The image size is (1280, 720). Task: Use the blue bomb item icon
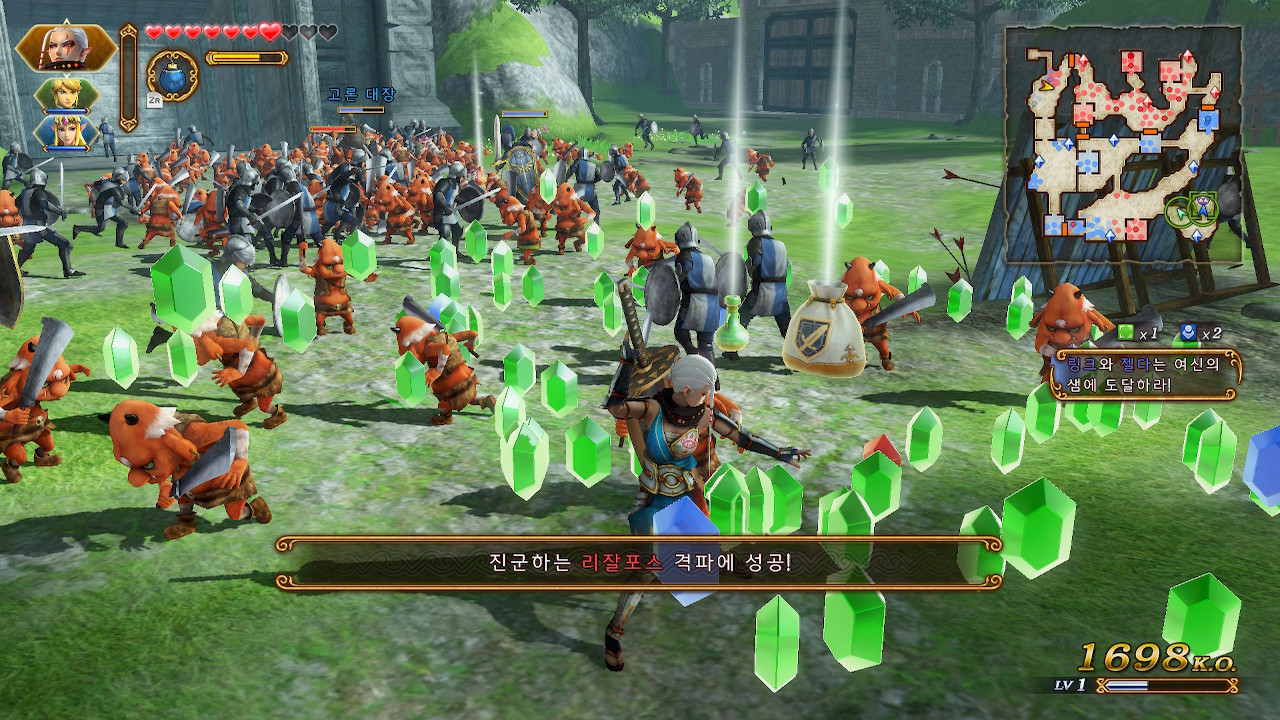pyautogui.click(x=172, y=76)
